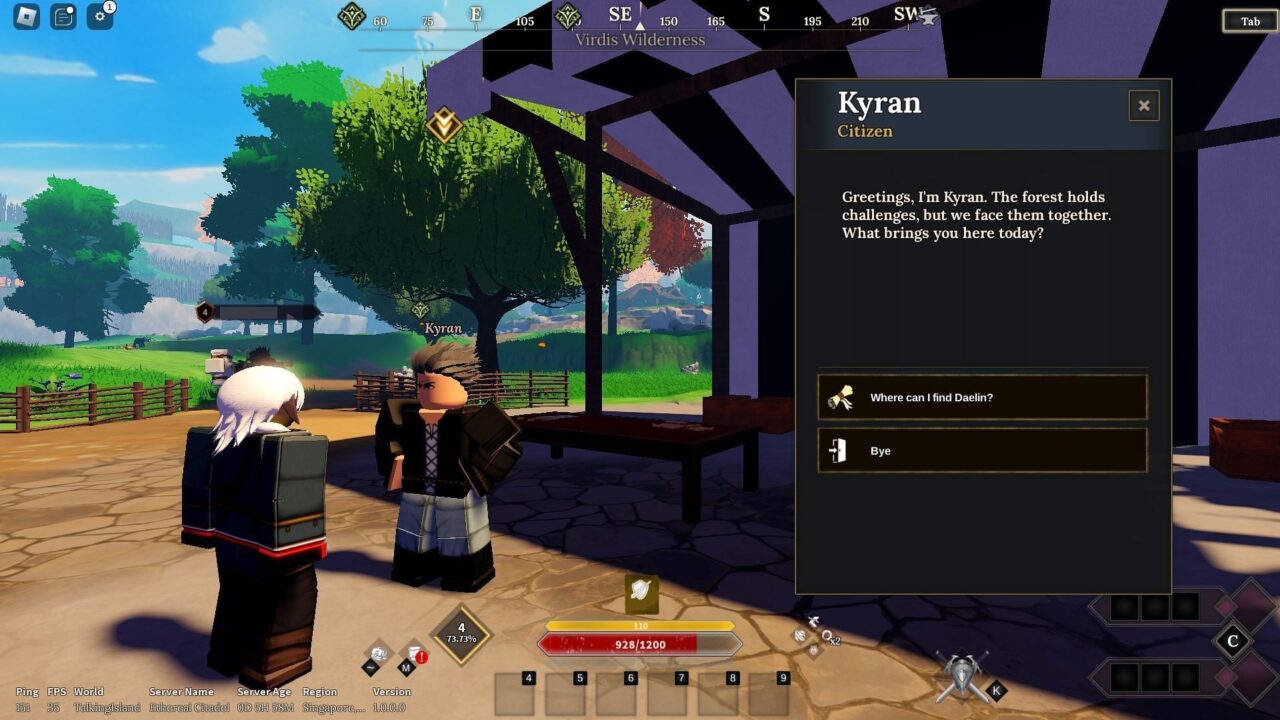This screenshot has width=1280, height=720.
Task: Click the 'Virdis Wilderness' zone label
Action: tap(640, 39)
